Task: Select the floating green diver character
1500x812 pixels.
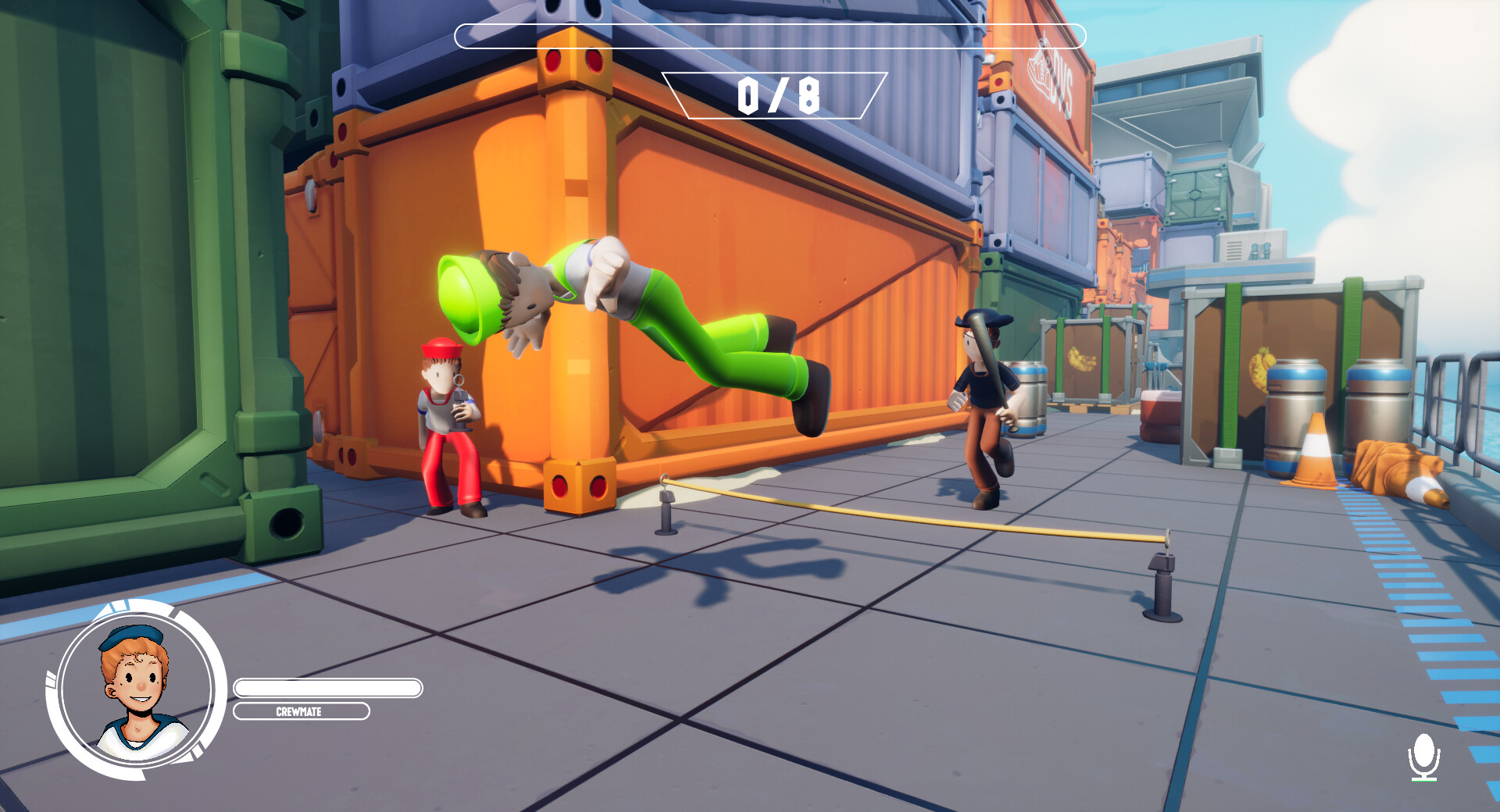Action: [x=687, y=328]
